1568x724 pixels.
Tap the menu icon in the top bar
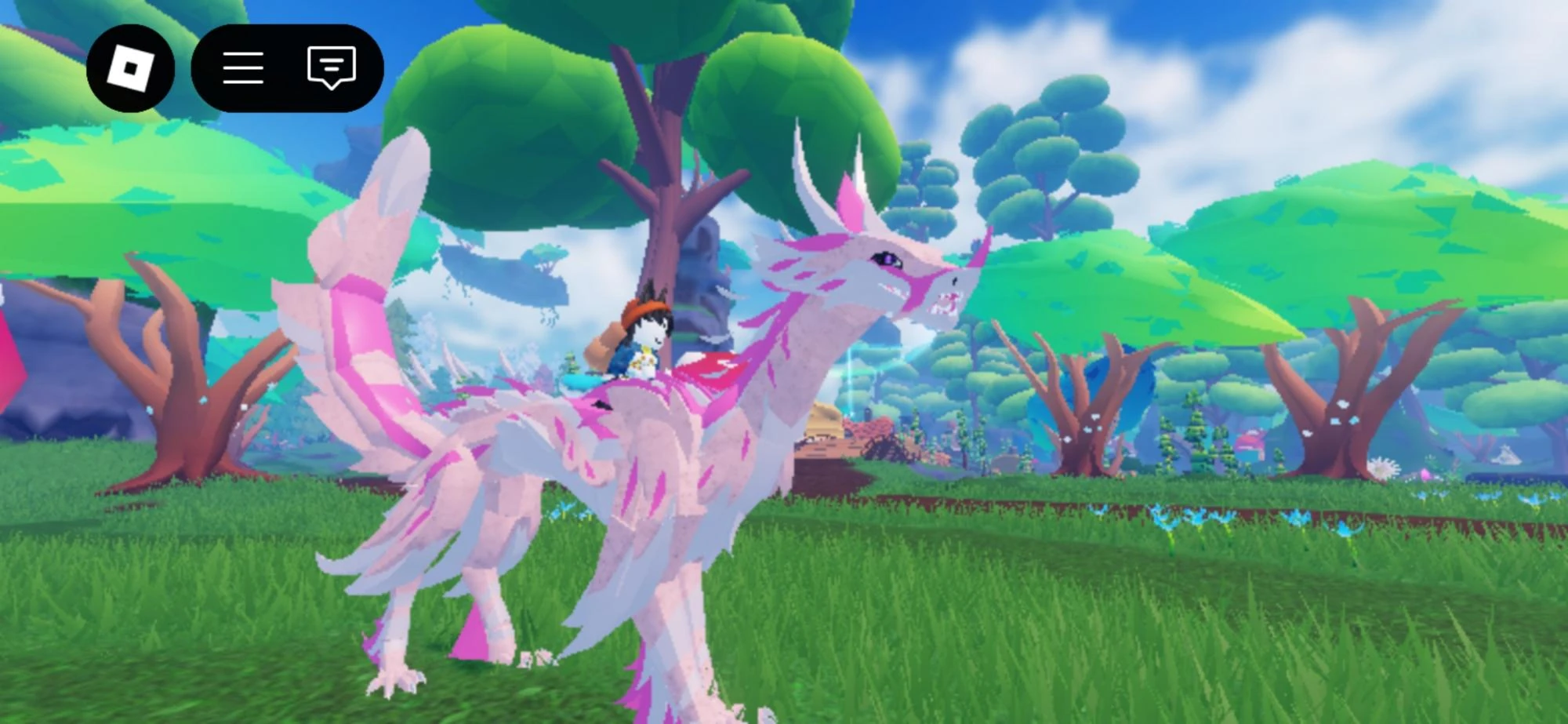(244, 69)
